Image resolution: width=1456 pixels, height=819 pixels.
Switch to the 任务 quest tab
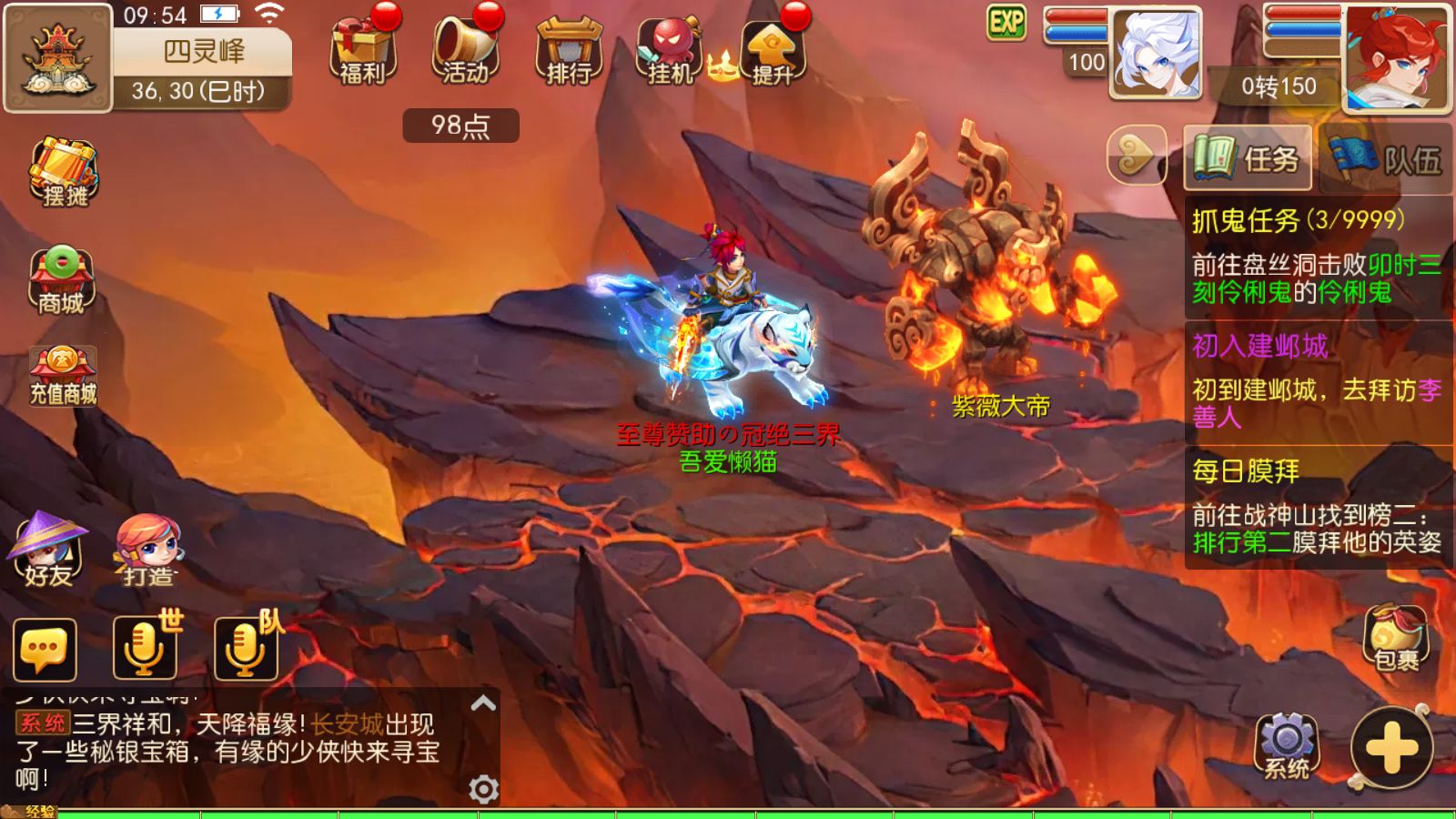(1248, 158)
